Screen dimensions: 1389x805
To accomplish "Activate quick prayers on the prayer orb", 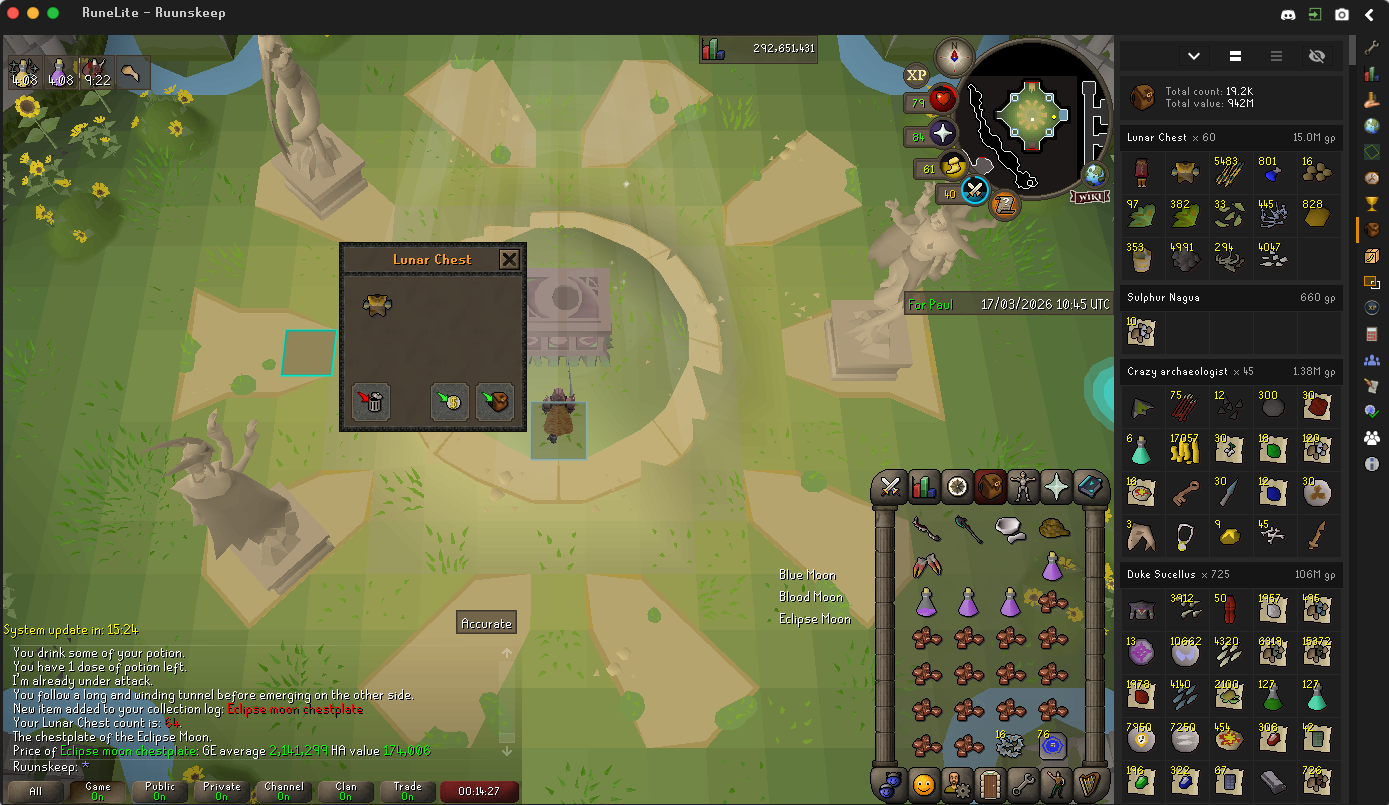I will point(944,135).
